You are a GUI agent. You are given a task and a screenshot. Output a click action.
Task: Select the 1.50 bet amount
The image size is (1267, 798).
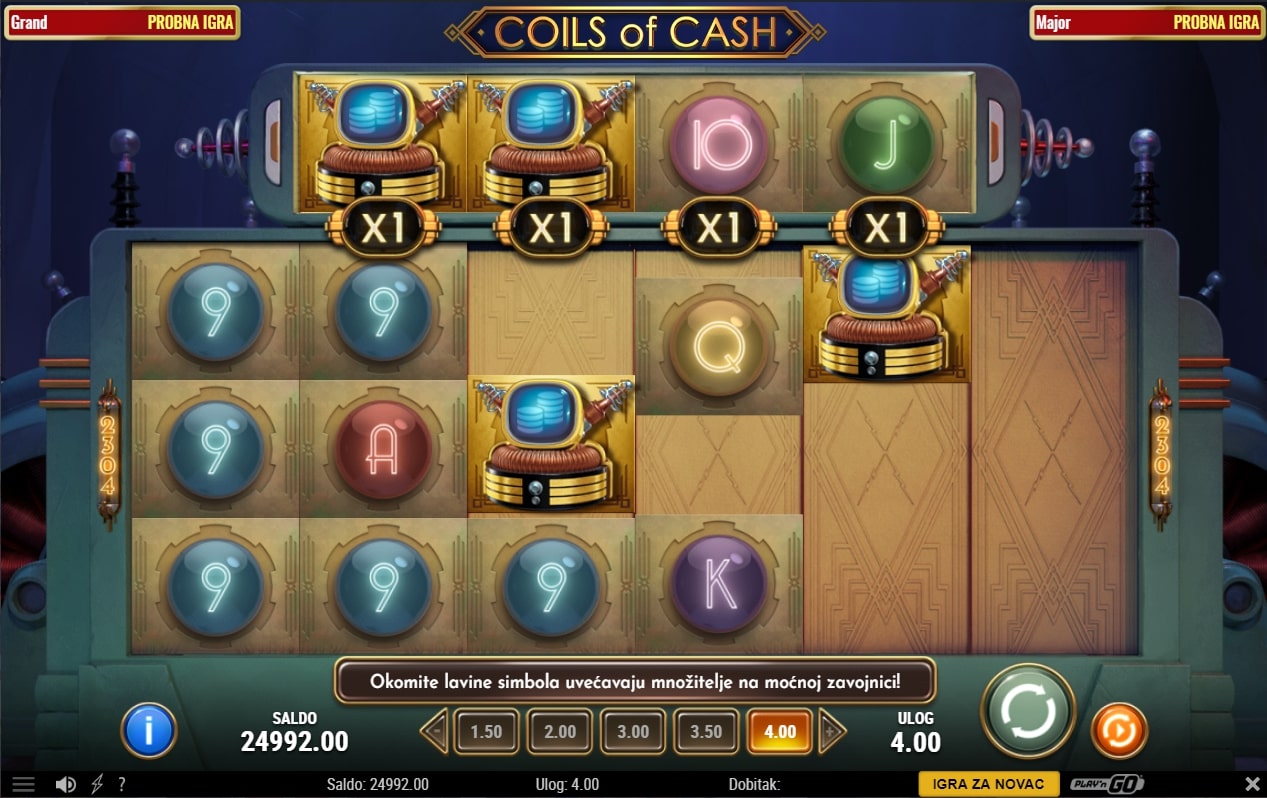[486, 732]
